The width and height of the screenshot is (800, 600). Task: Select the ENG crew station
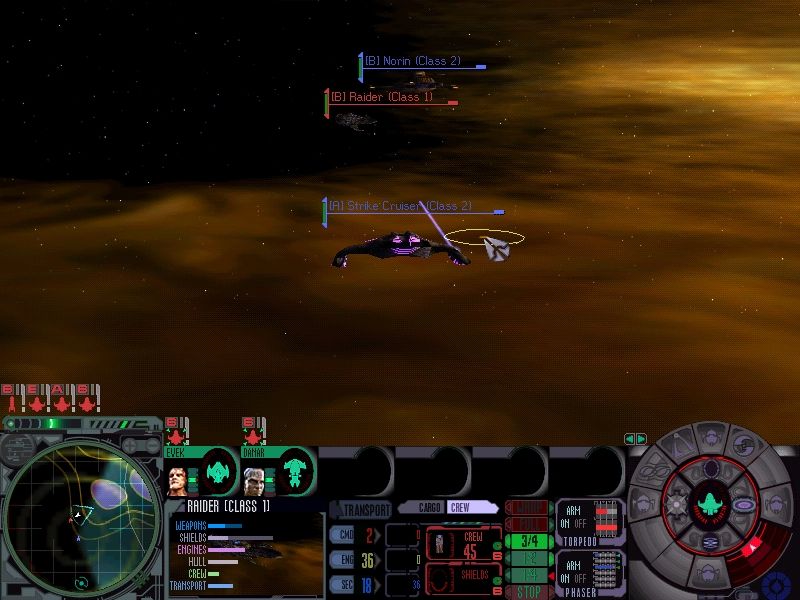click(342, 560)
